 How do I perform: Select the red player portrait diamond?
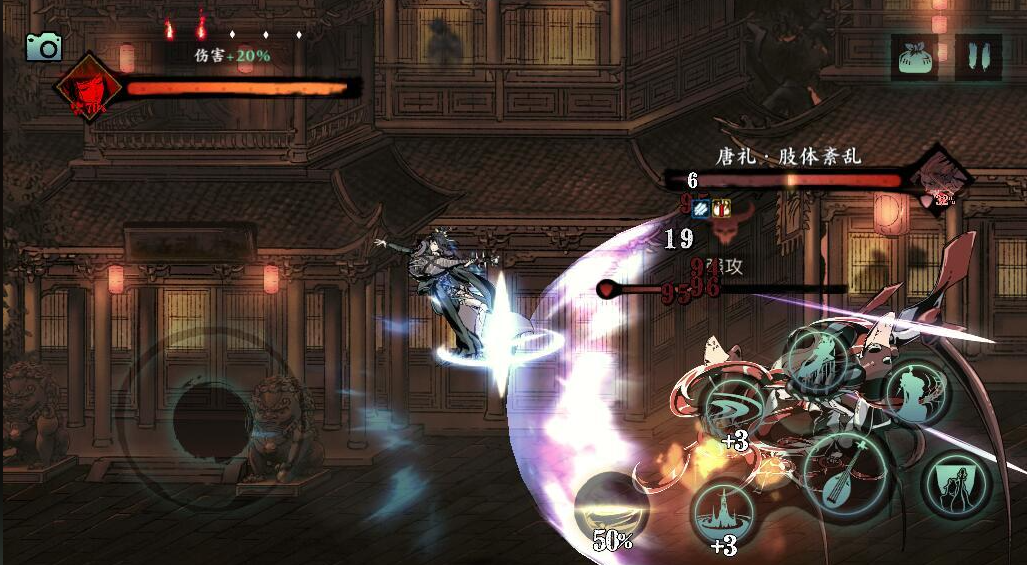click(x=88, y=88)
